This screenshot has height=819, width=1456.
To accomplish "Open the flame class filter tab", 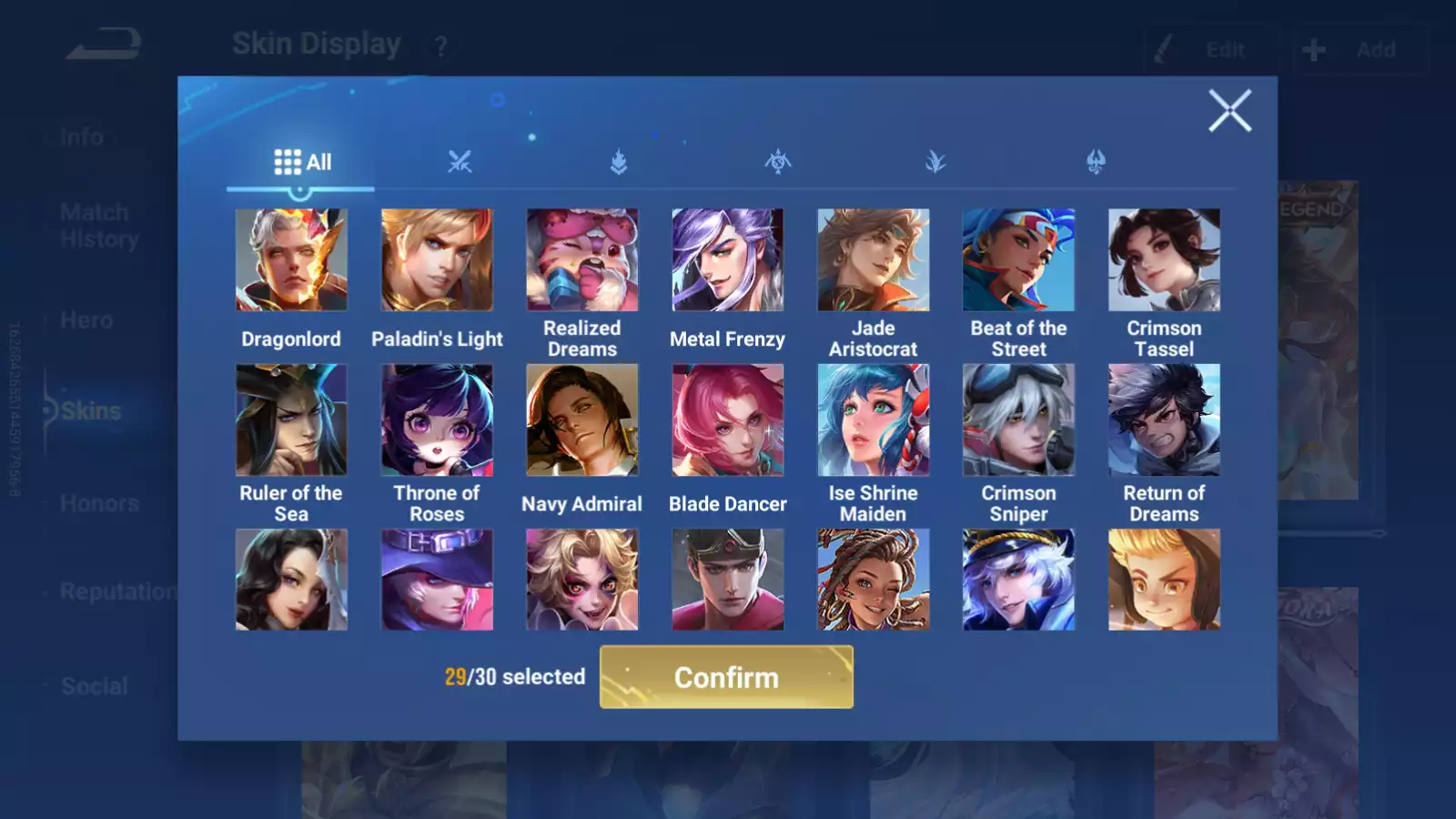I will [618, 161].
